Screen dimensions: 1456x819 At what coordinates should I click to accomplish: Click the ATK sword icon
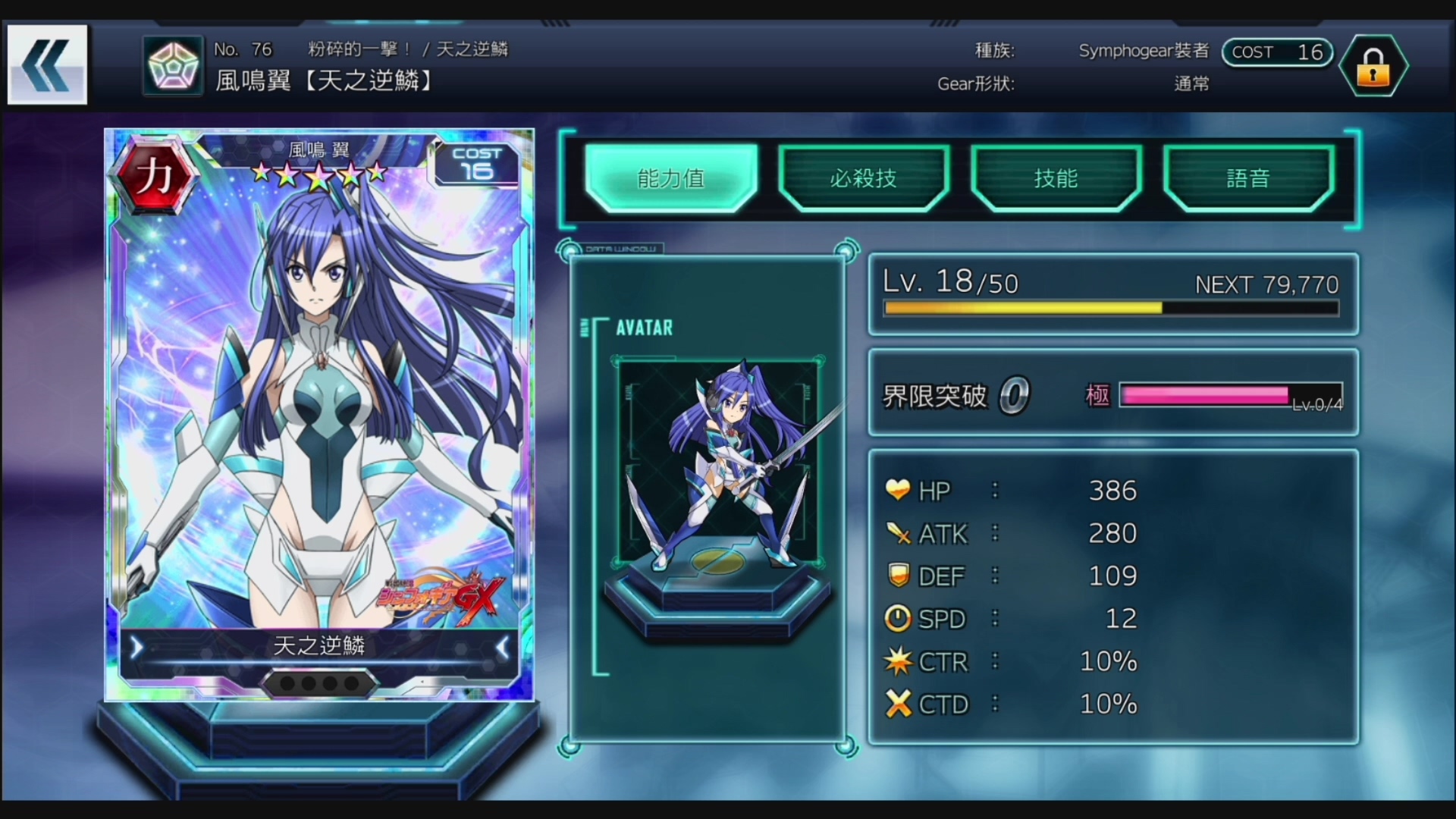pos(898,532)
